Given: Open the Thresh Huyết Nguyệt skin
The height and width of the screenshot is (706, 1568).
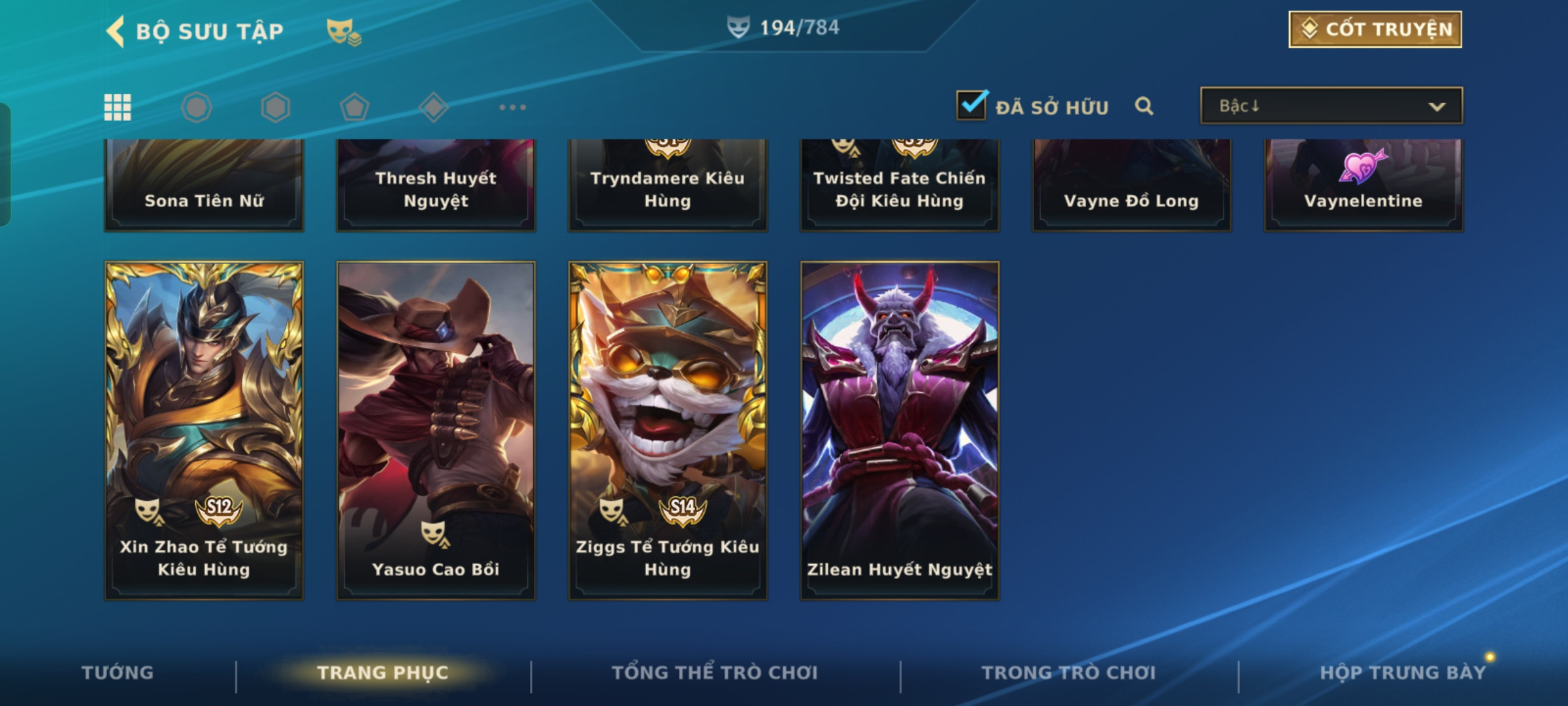Looking at the screenshot, I should [436, 186].
